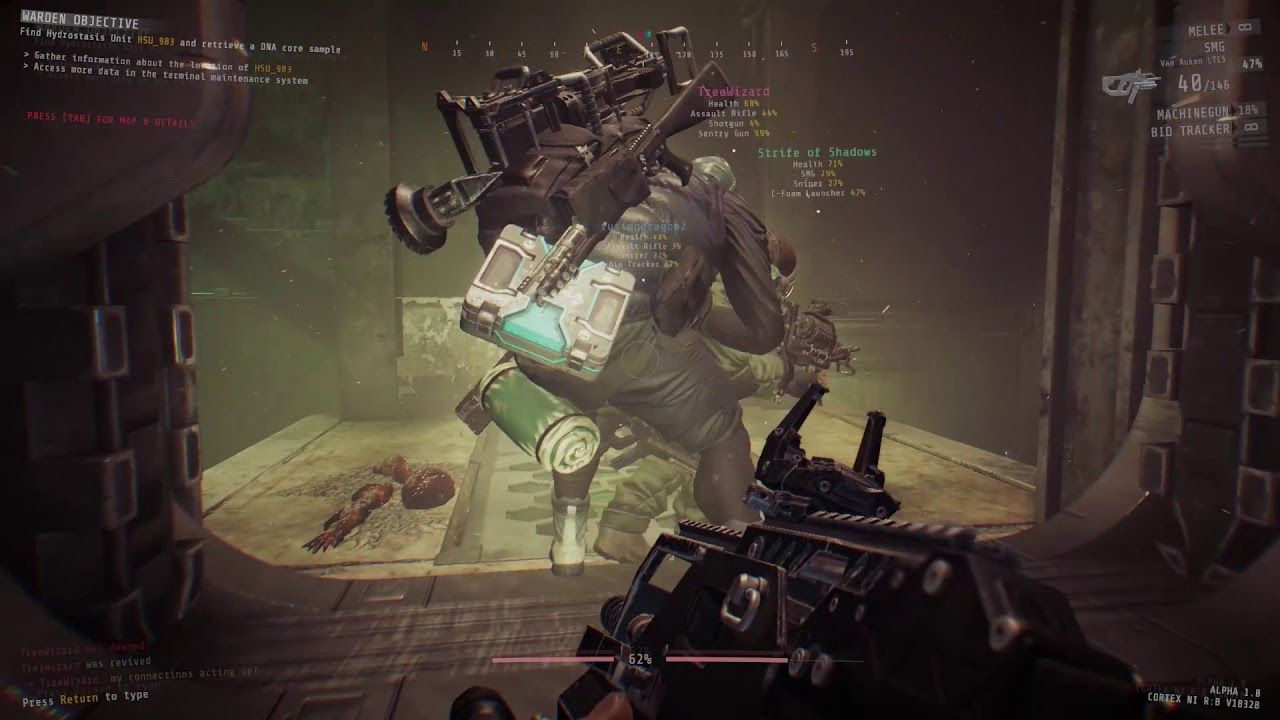Click the 62% progress bar at screen bottom

[640, 659]
